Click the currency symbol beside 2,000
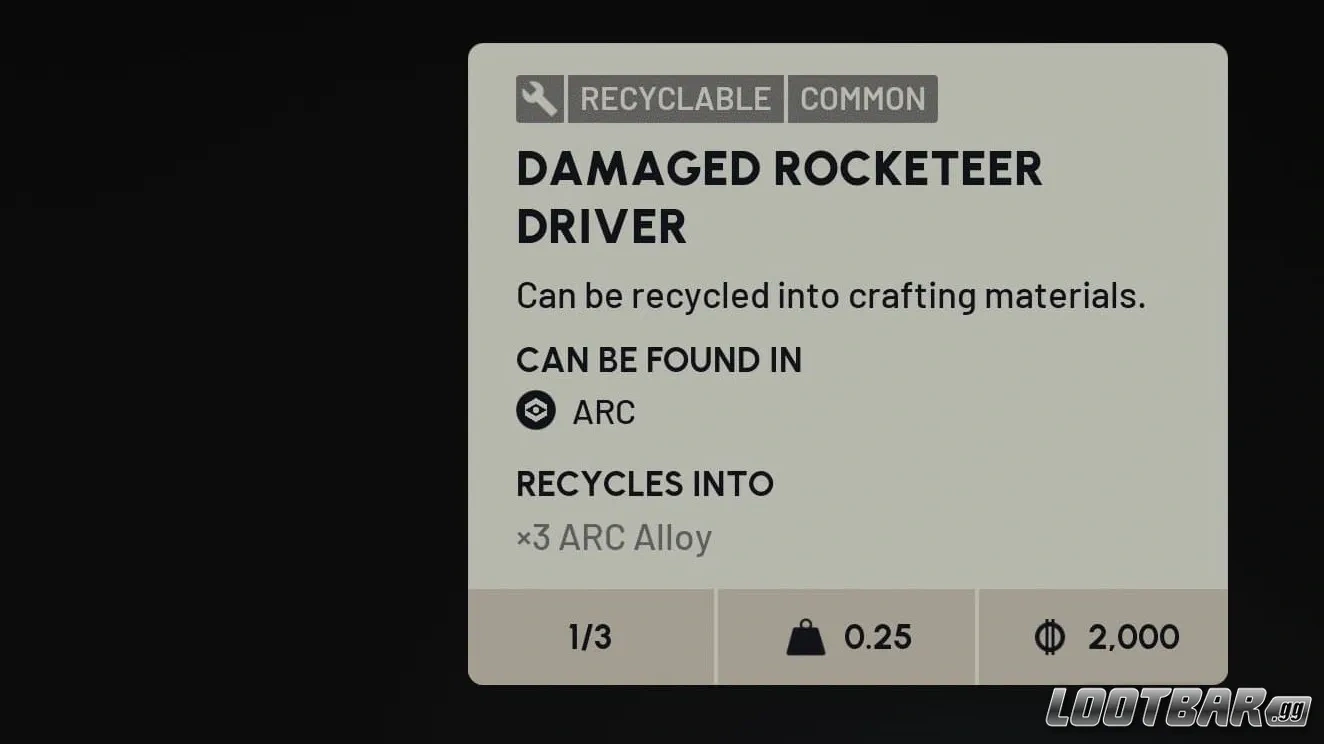 coord(1050,636)
